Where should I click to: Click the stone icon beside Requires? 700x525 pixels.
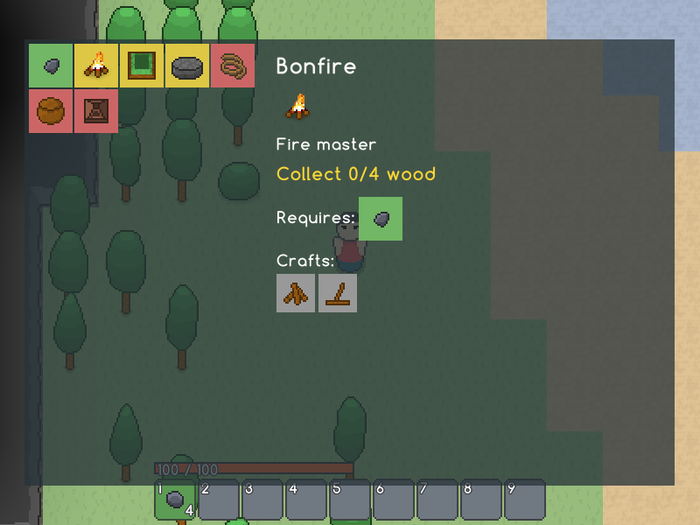coord(380,219)
